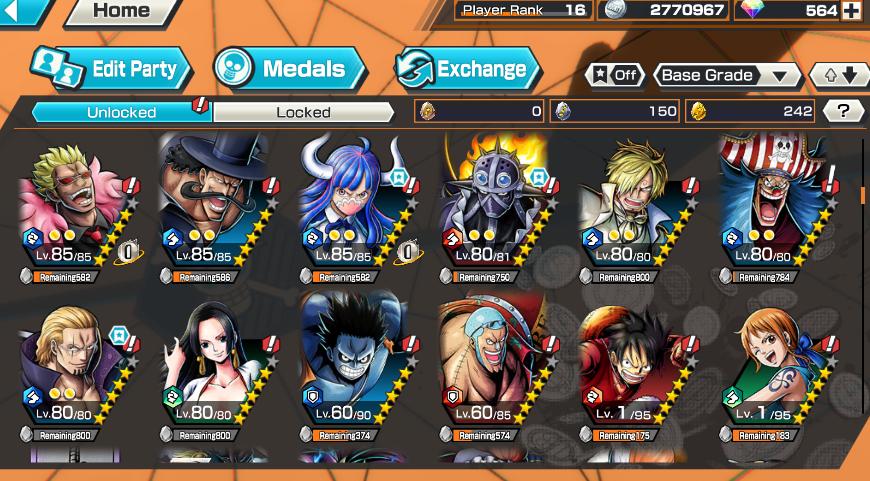Switch to the Locked characters tab
The image size is (870, 481).
click(x=303, y=112)
